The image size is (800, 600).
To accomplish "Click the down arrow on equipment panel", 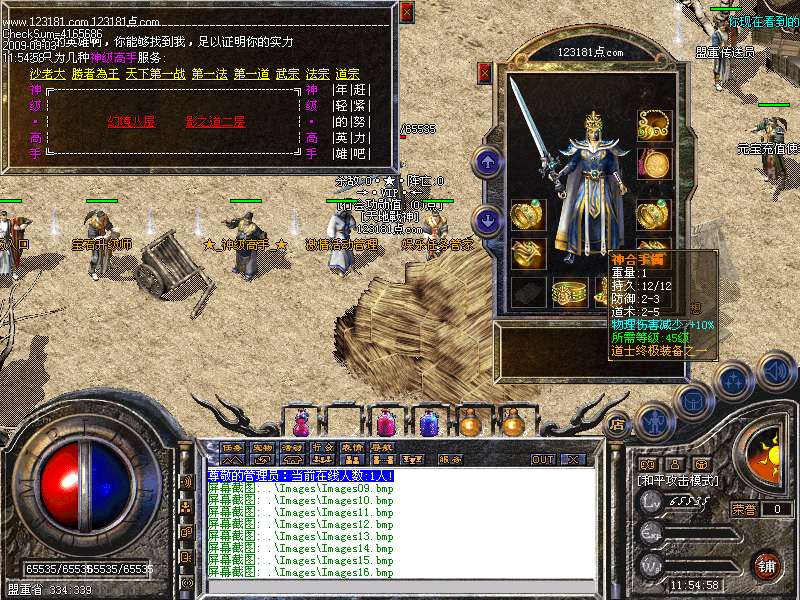I will (x=488, y=219).
